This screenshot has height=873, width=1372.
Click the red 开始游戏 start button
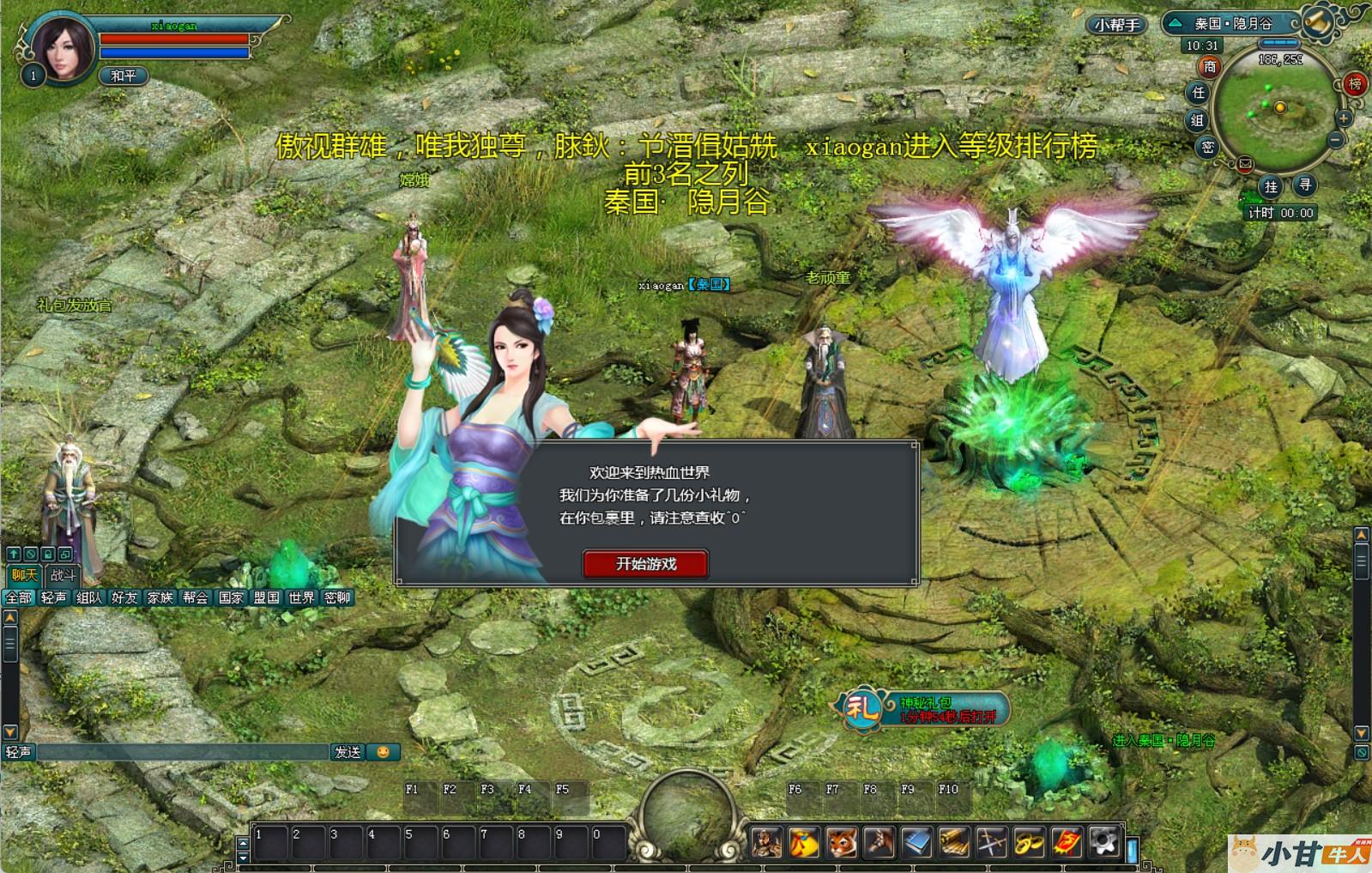(645, 564)
